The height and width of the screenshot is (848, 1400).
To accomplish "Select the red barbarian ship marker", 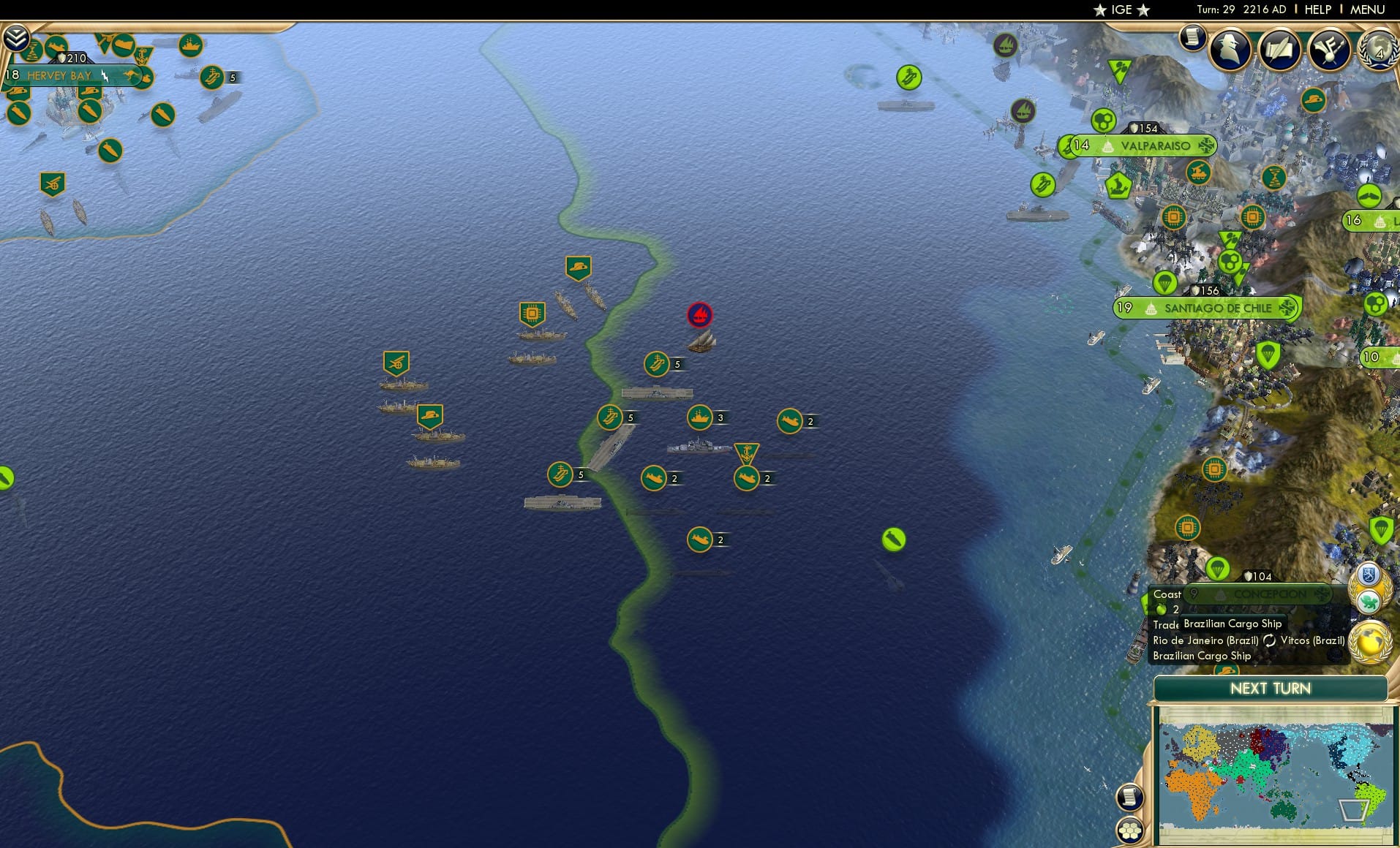I will [699, 313].
